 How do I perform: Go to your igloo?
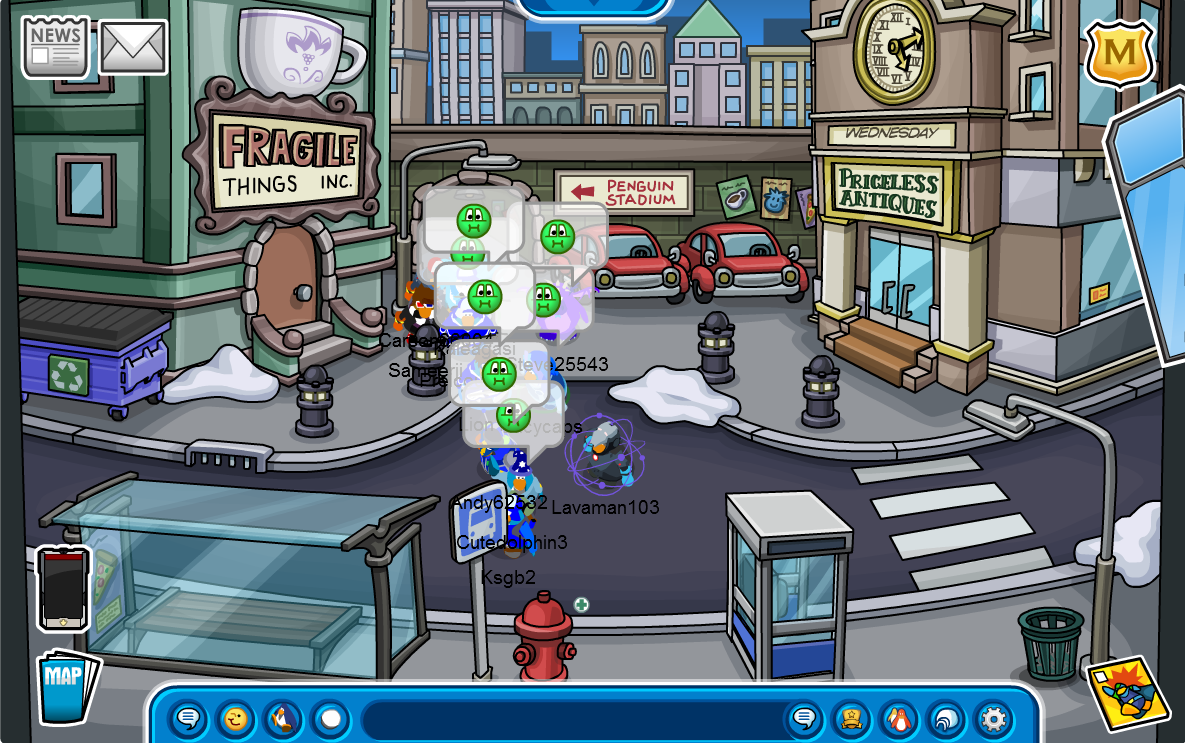point(946,719)
